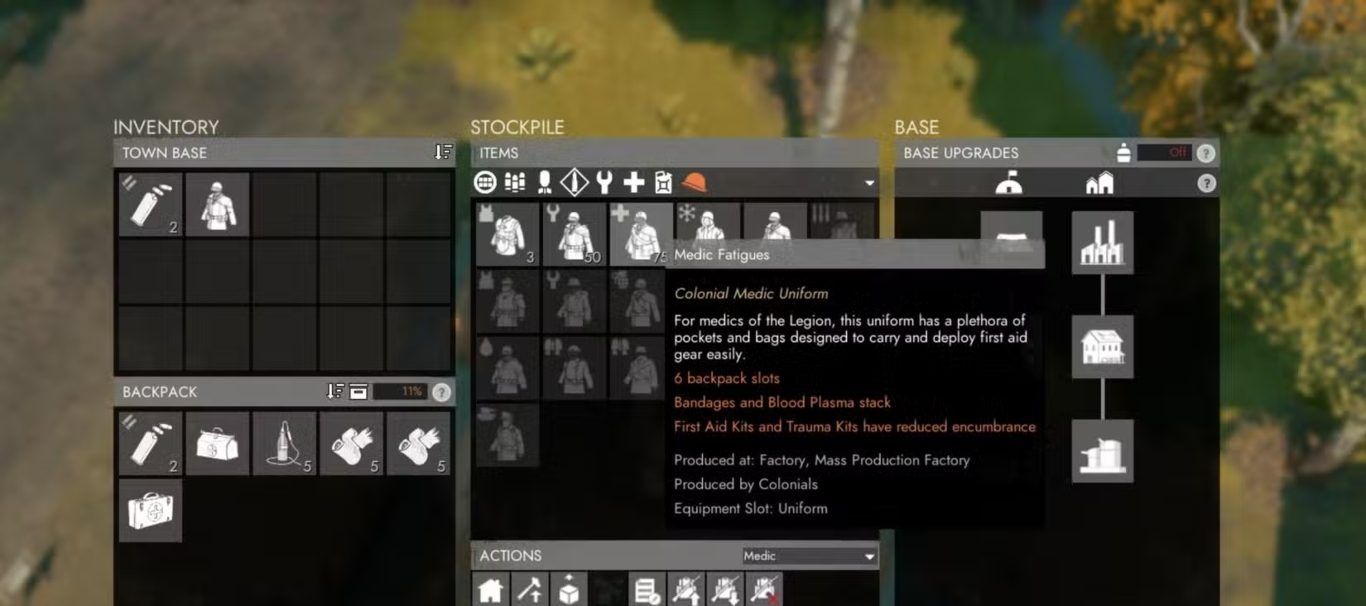Expand the stockpile items dropdown arrow
This screenshot has width=1366, height=606.
click(x=869, y=183)
